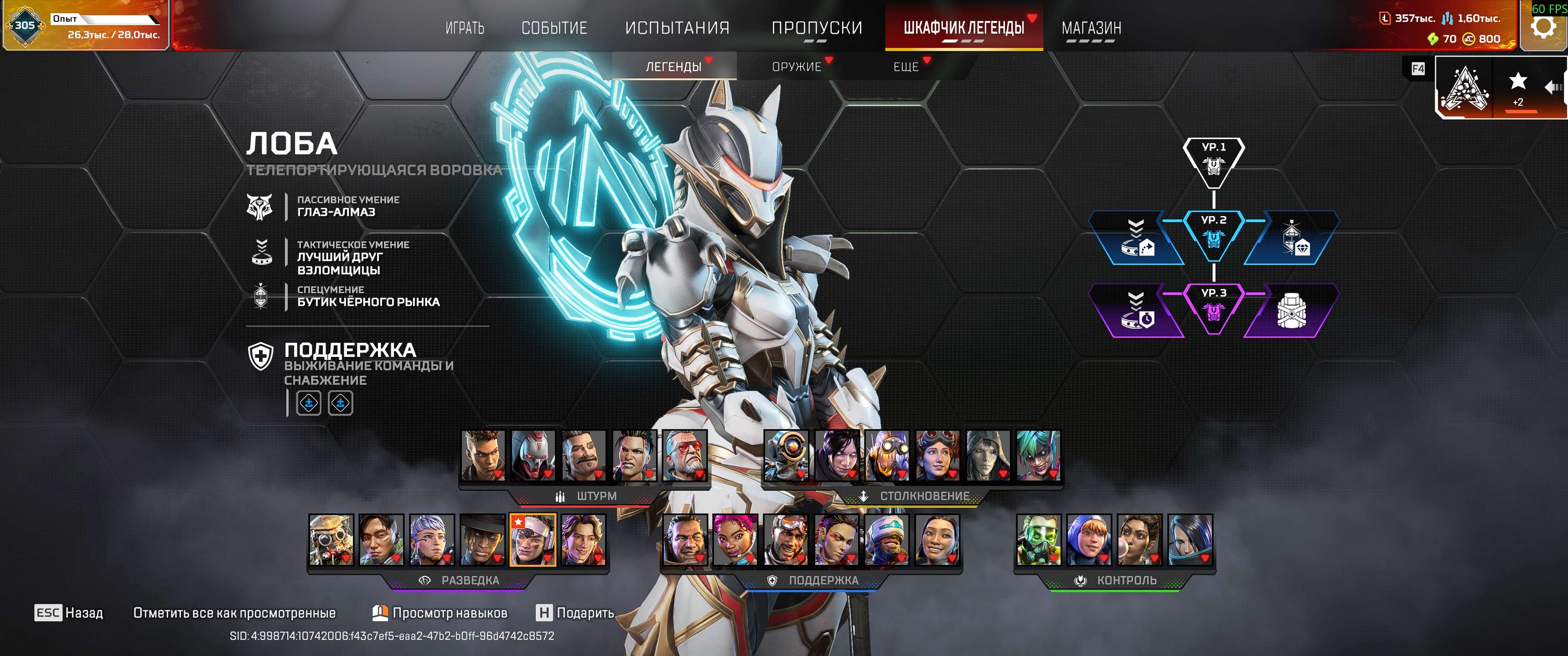Open the ИГРАТЬ tab

[465, 28]
